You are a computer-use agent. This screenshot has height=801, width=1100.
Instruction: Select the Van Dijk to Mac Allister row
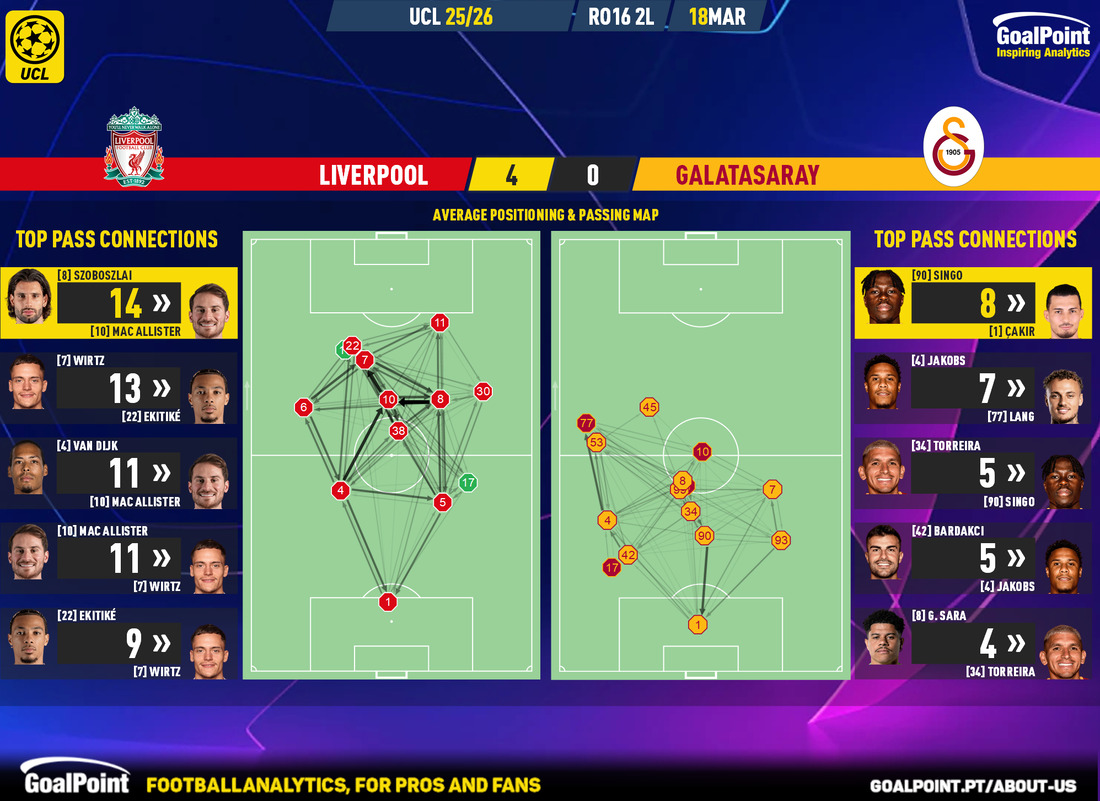point(119,473)
